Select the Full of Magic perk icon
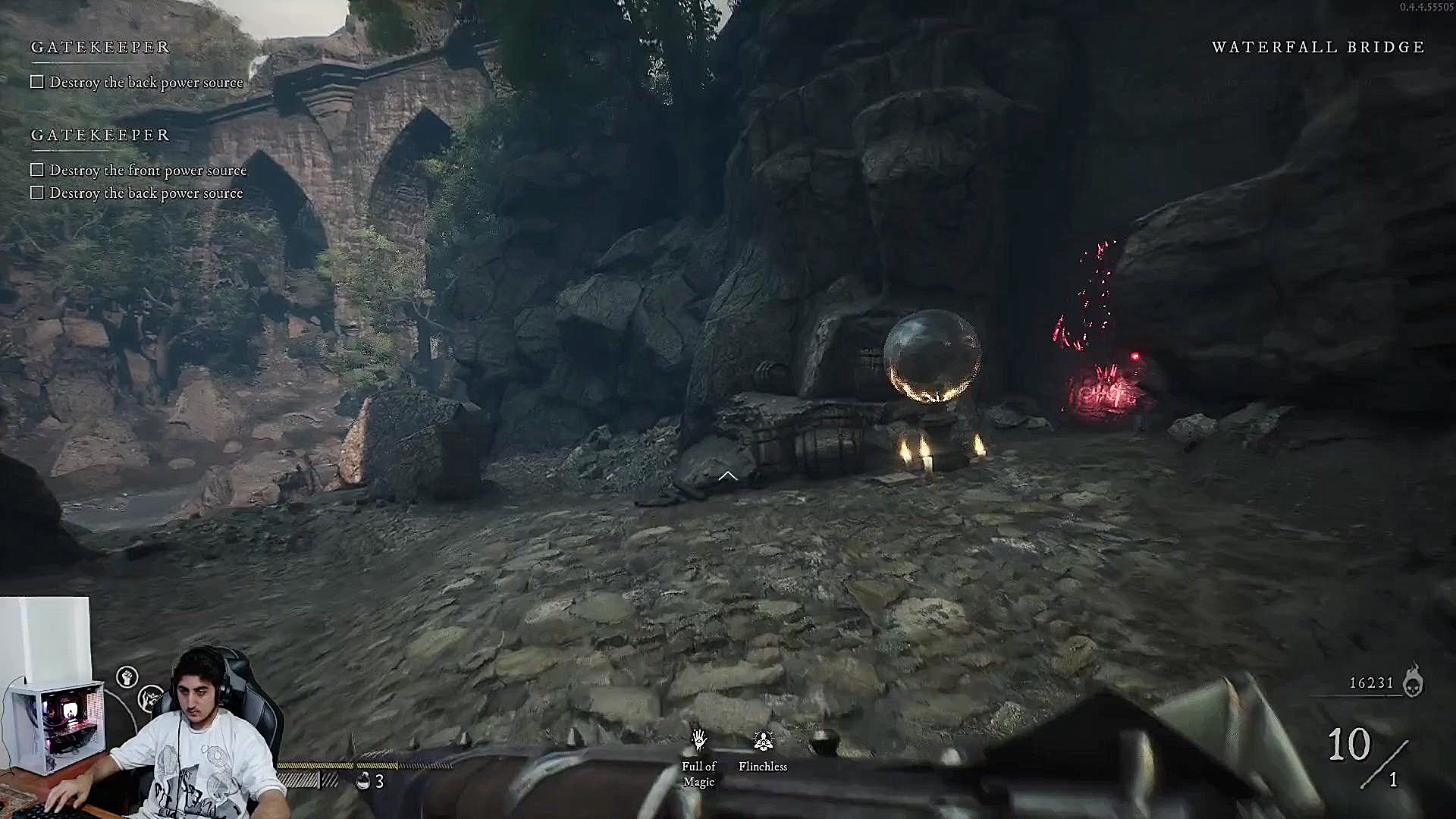The width and height of the screenshot is (1456, 819). pyautogui.click(x=699, y=740)
